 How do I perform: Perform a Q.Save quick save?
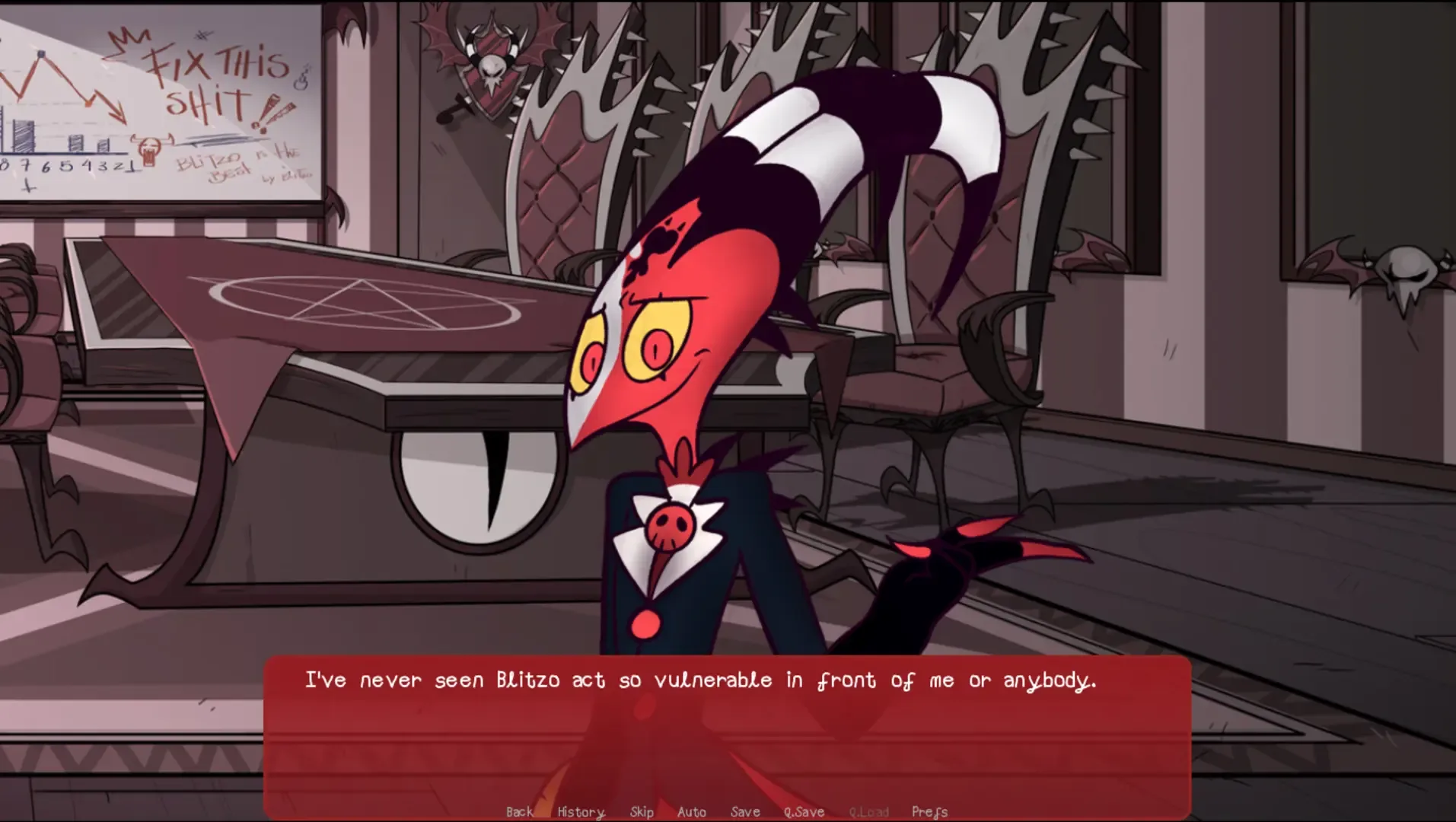[x=804, y=811]
